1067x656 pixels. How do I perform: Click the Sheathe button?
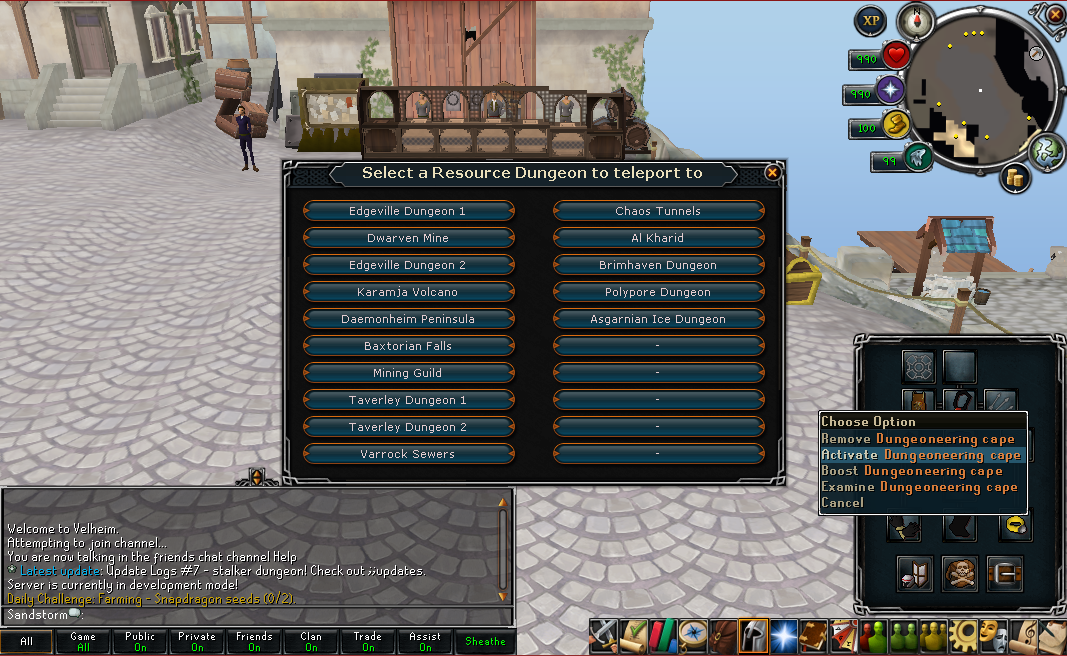click(485, 641)
